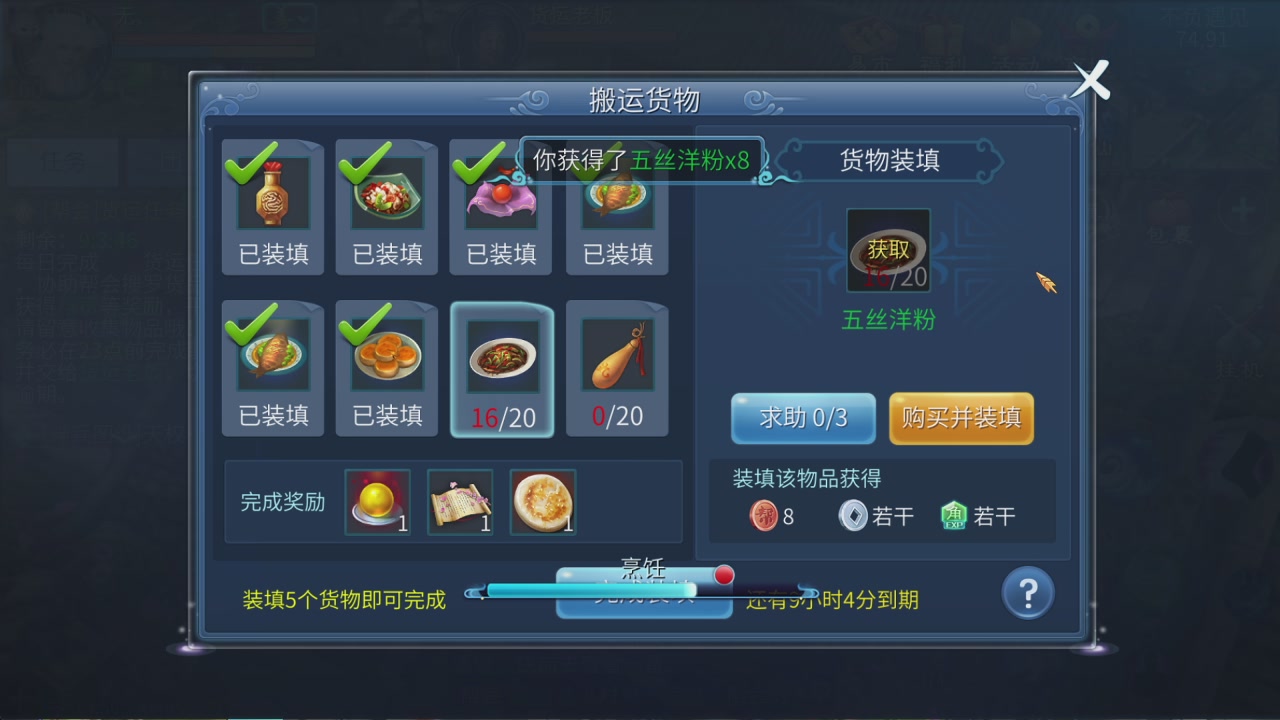Click the copper coin icon showing 8
Viewport: 1280px width, 720px height.
pos(762,517)
